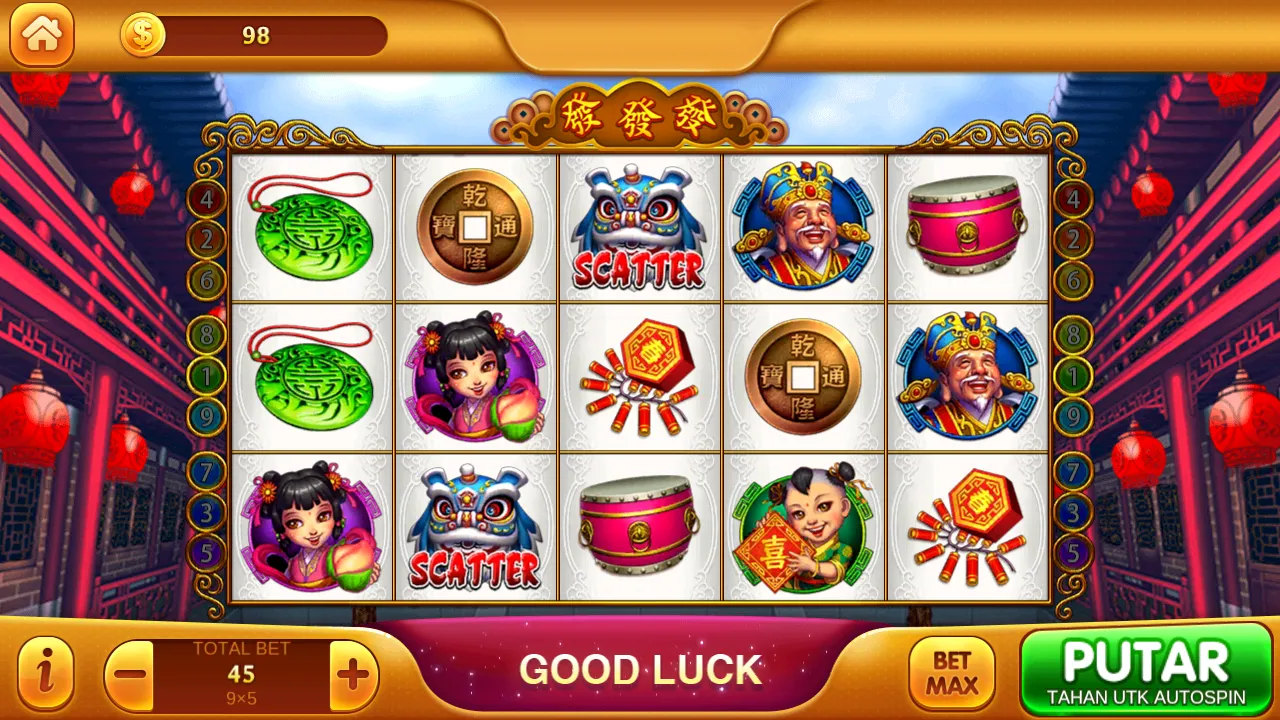Click the lucky boy symbol on reel four

804,528
